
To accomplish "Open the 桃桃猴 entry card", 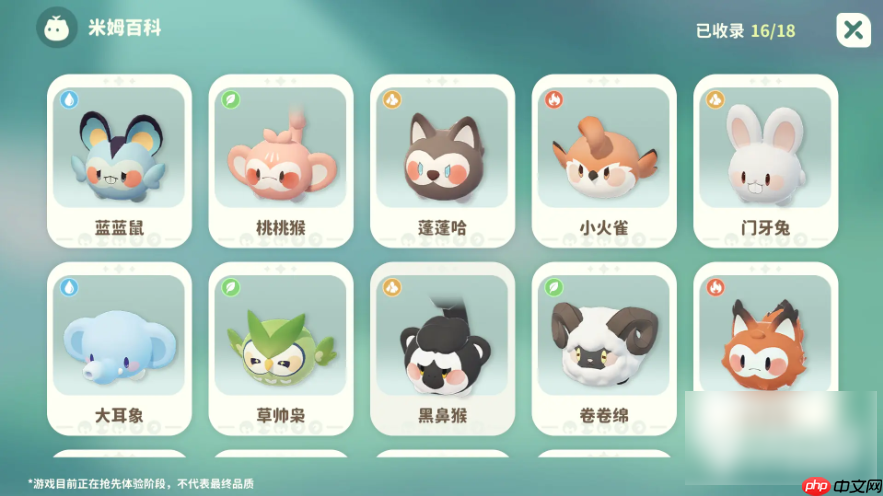I will [281, 161].
